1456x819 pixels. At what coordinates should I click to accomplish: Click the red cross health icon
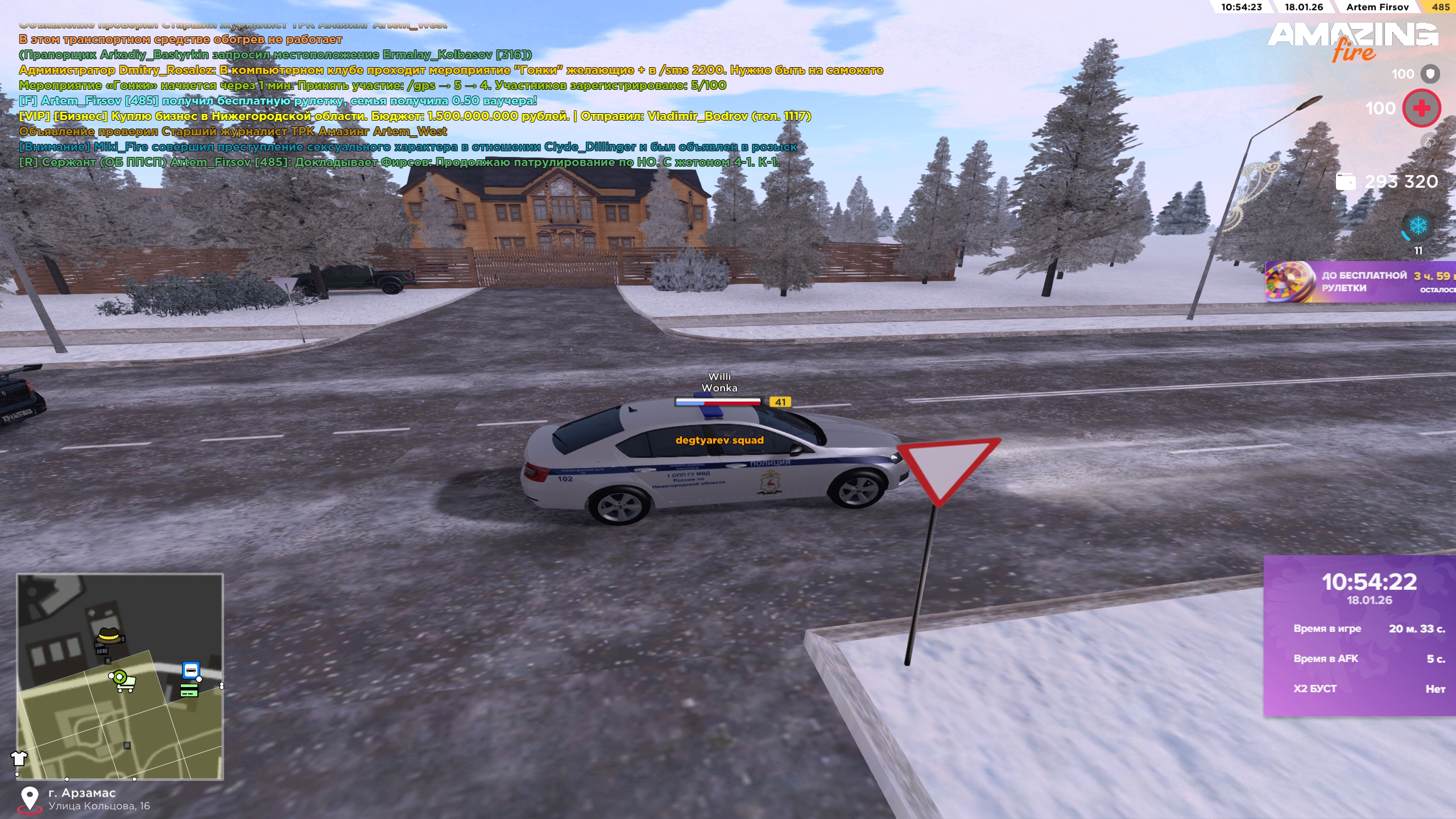[1421, 108]
